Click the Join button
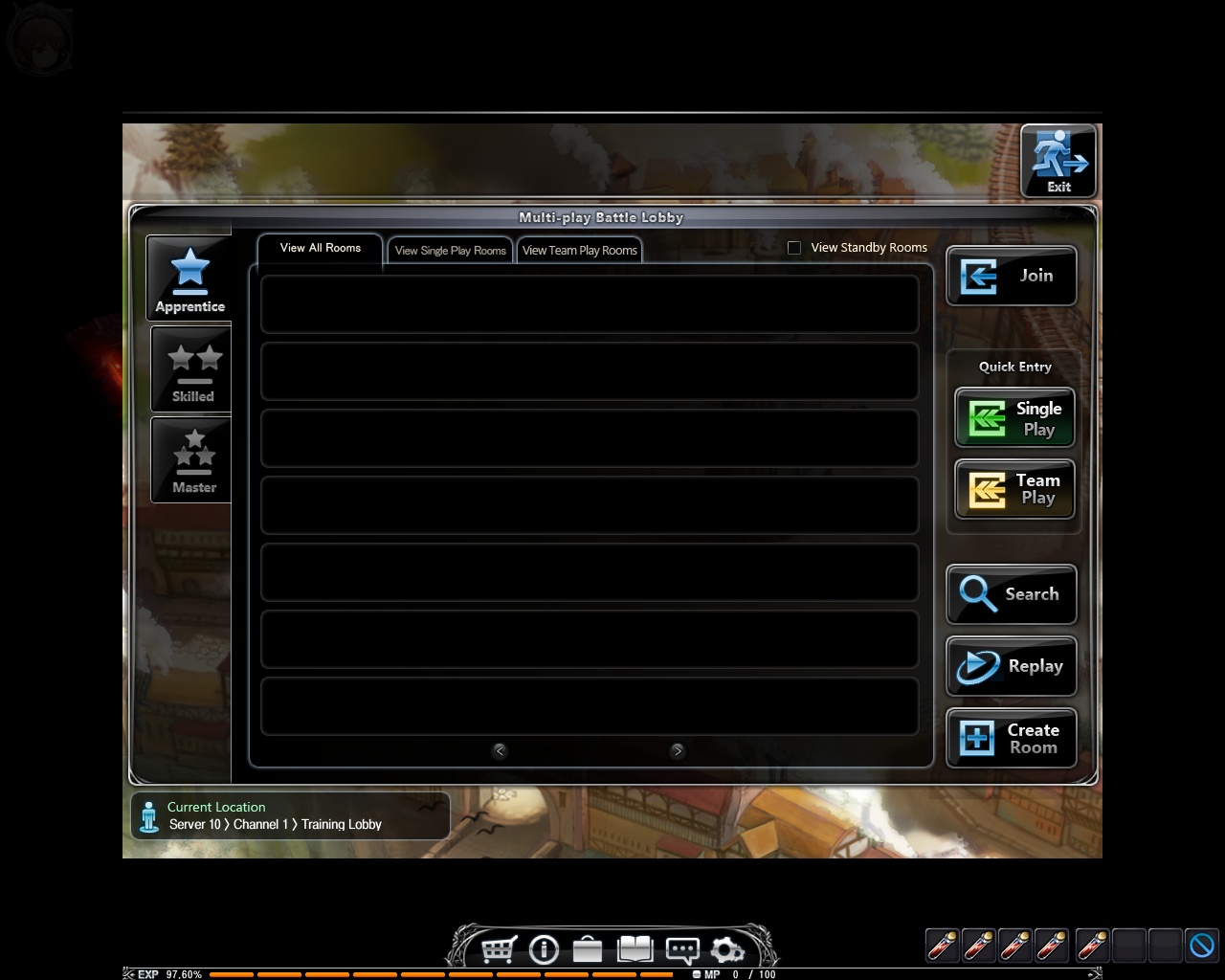This screenshot has height=980, width=1225. click(x=1011, y=277)
